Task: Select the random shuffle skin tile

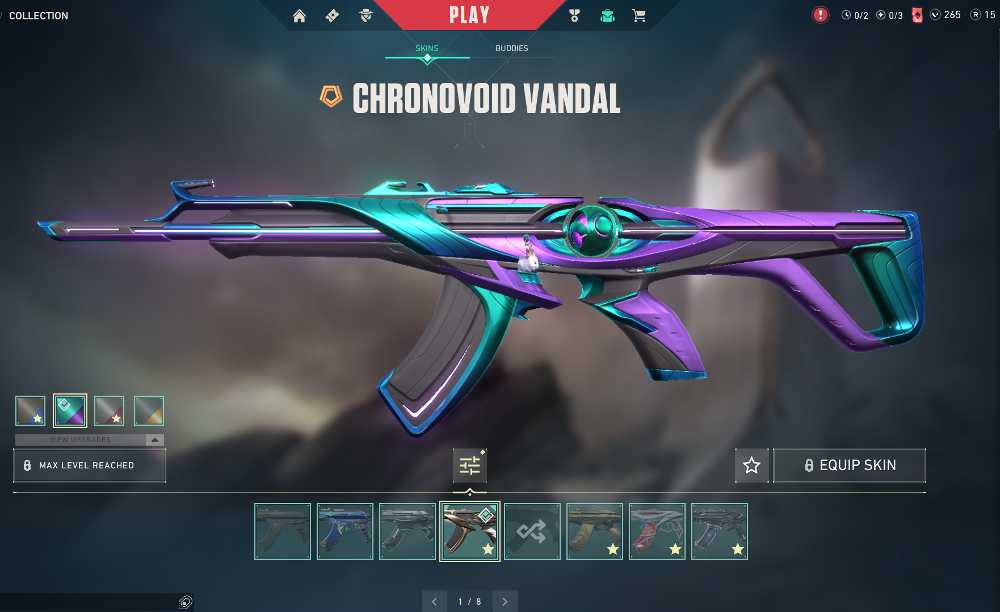Action: tap(531, 531)
